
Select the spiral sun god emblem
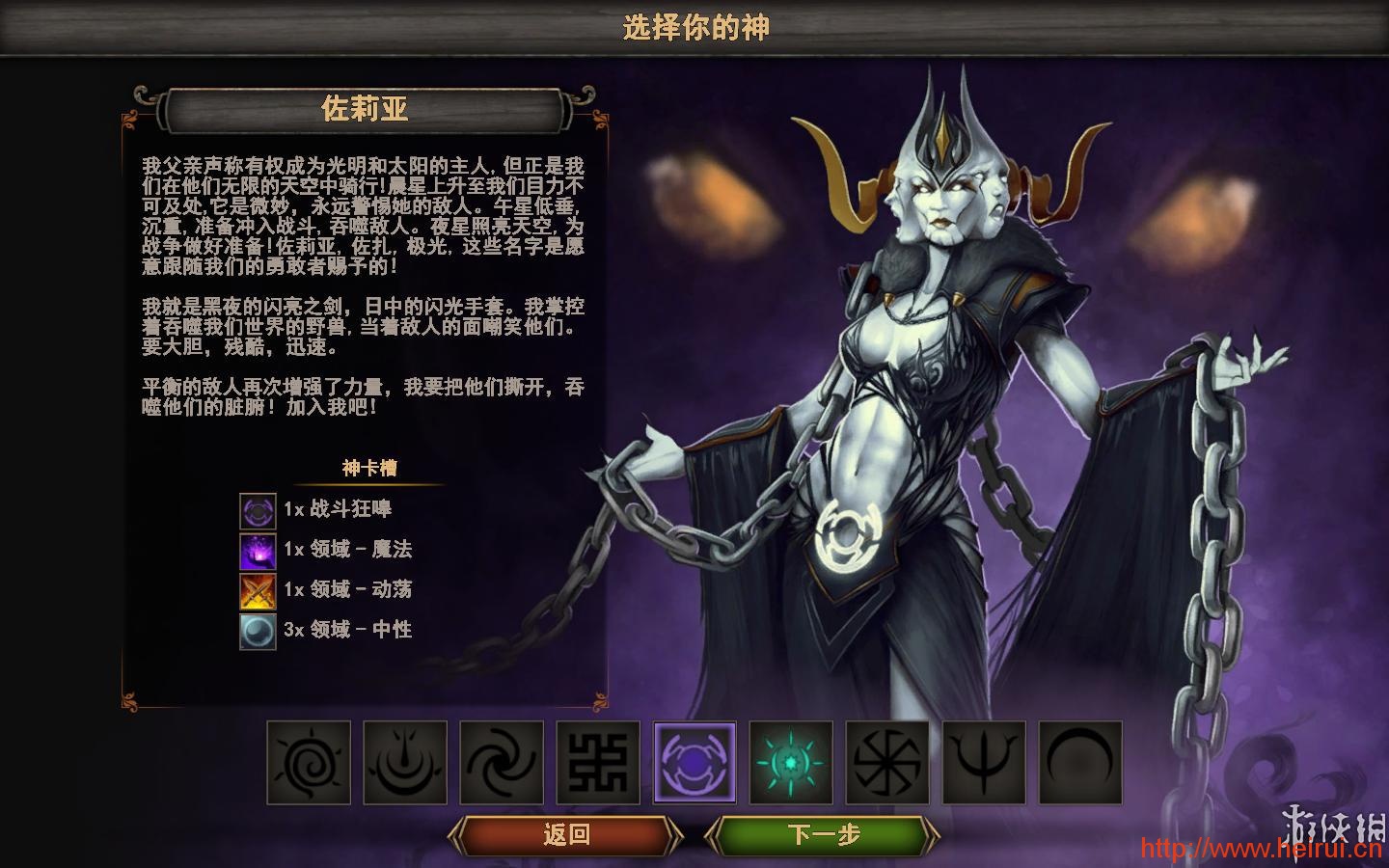pos(309,762)
